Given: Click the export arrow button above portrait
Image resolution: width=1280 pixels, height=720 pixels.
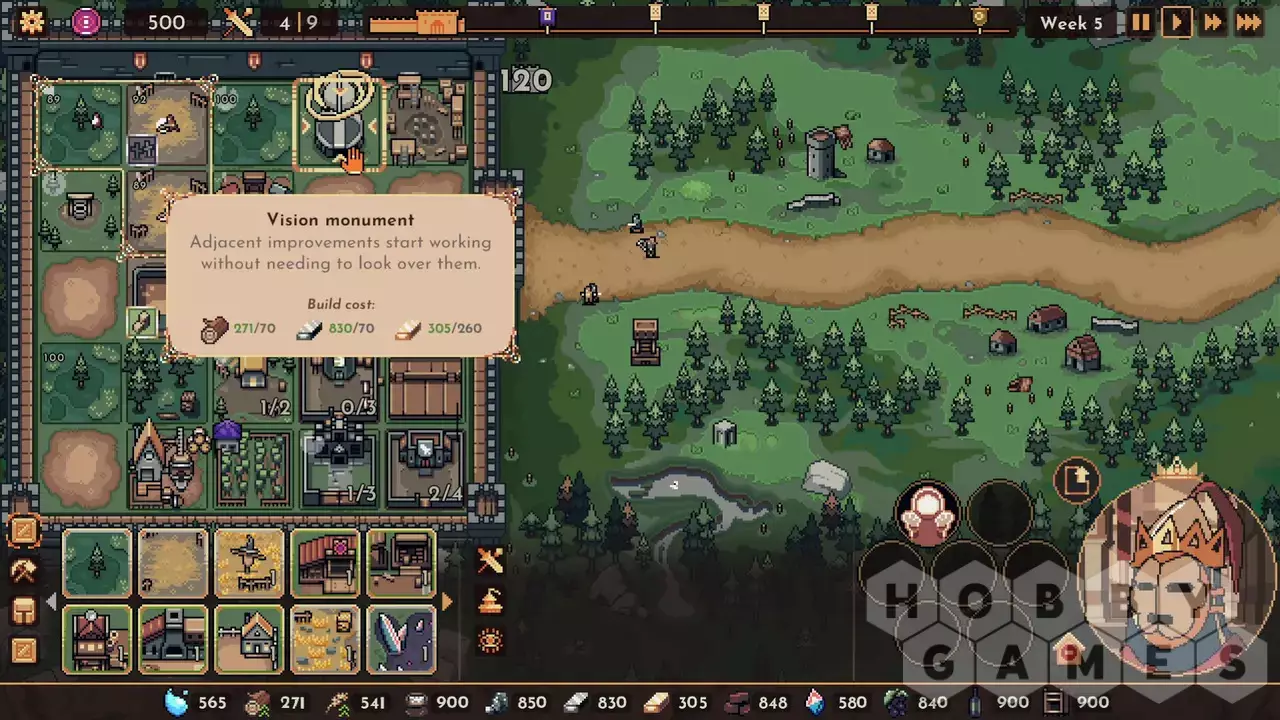Looking at the screenshot, I should (1077, 482).
